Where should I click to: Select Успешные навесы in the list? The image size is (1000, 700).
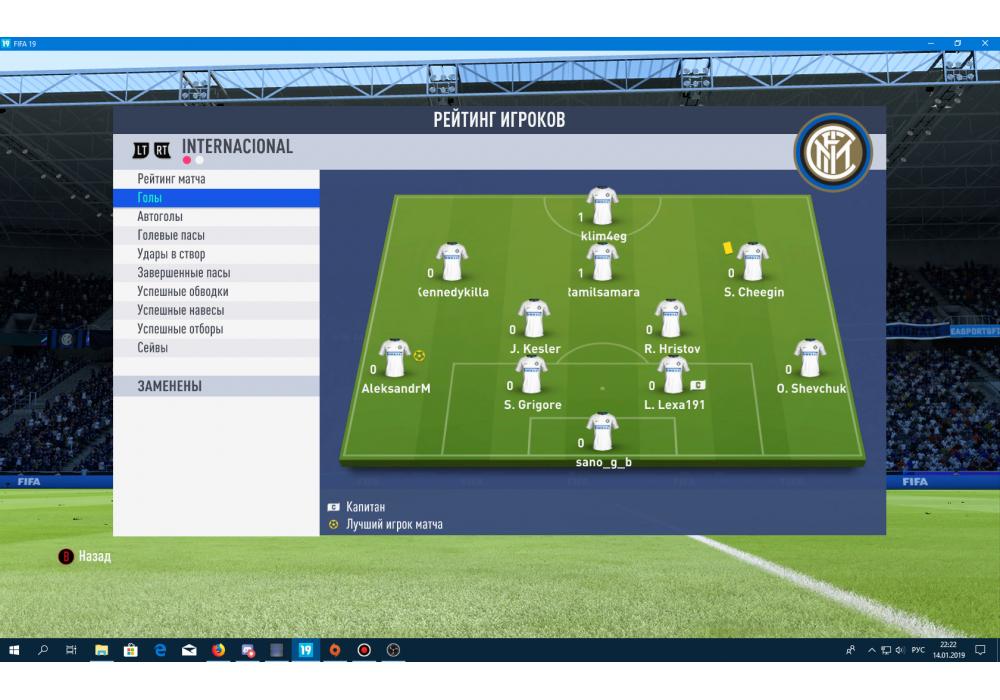[180, 310]
